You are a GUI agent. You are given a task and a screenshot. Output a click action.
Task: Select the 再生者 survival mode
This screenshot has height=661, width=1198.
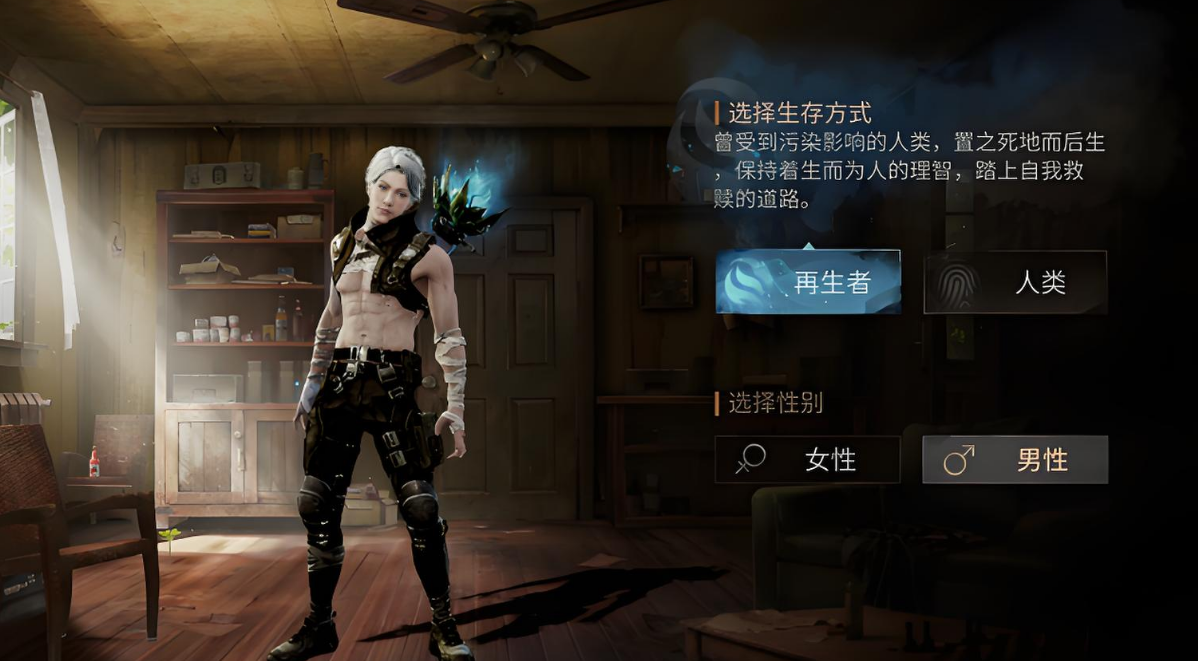click(x=808, y=282)
